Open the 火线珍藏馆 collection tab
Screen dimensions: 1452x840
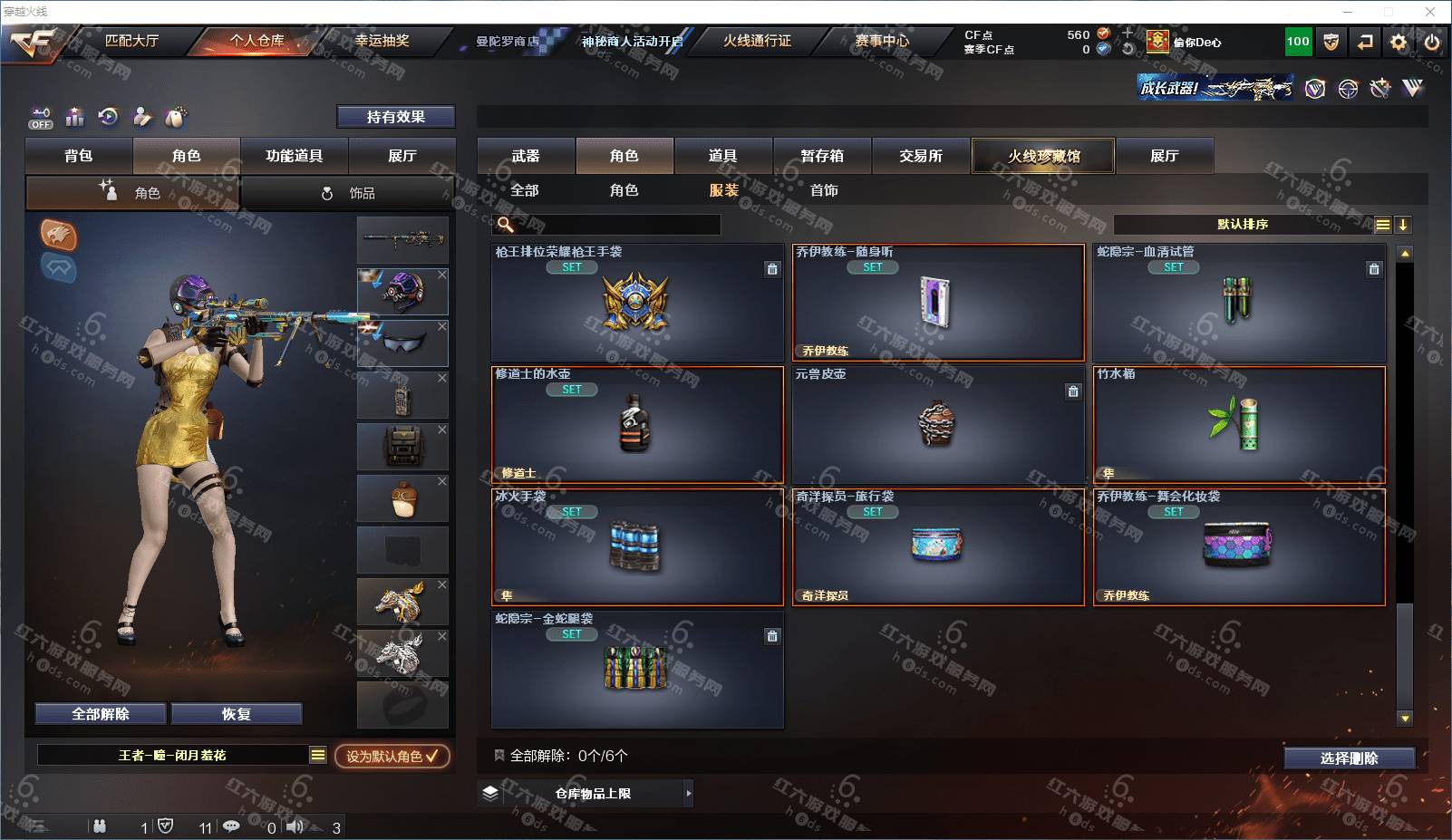pos(1043,156)
